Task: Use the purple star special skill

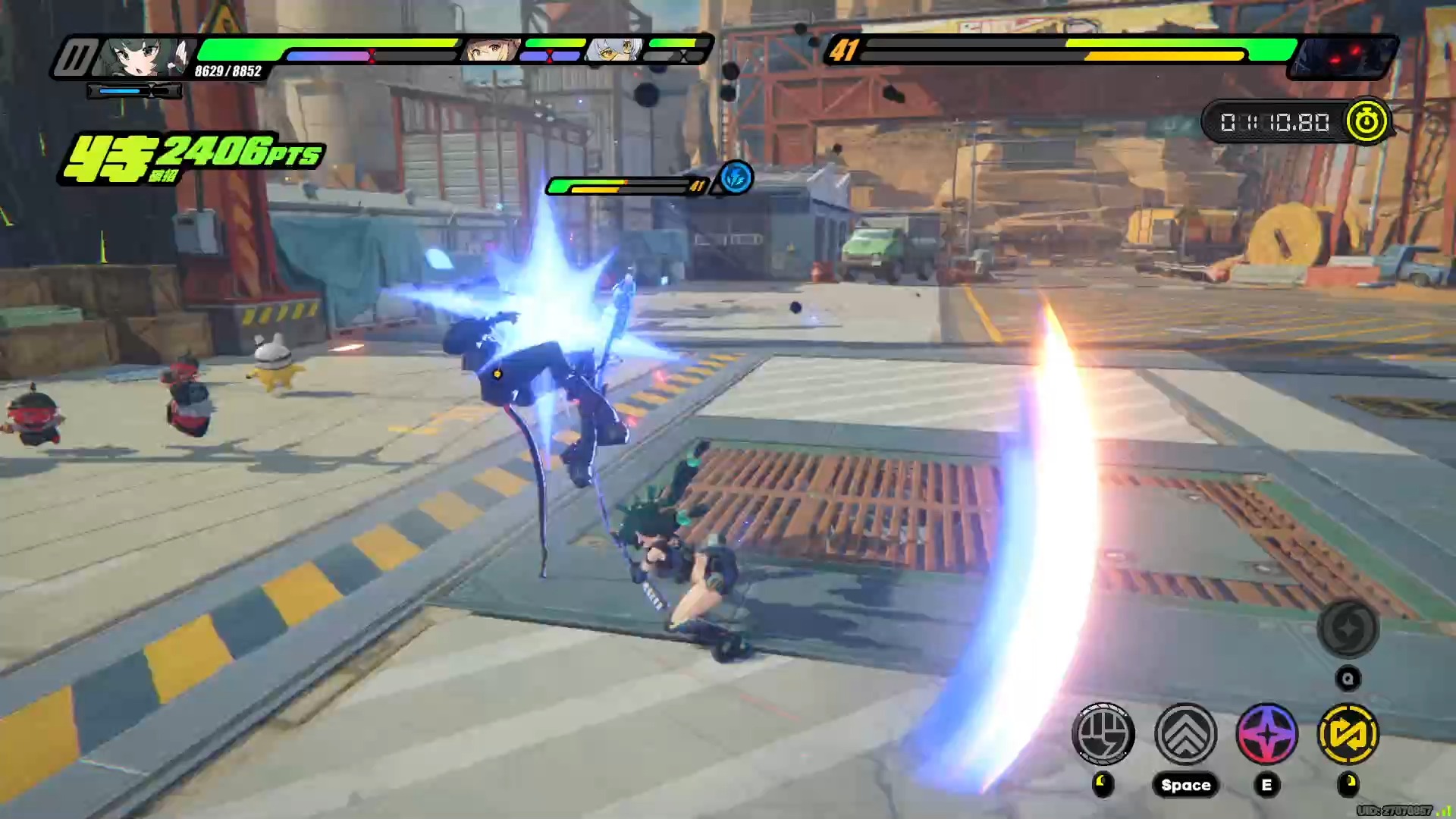Action: point(1266,734)
